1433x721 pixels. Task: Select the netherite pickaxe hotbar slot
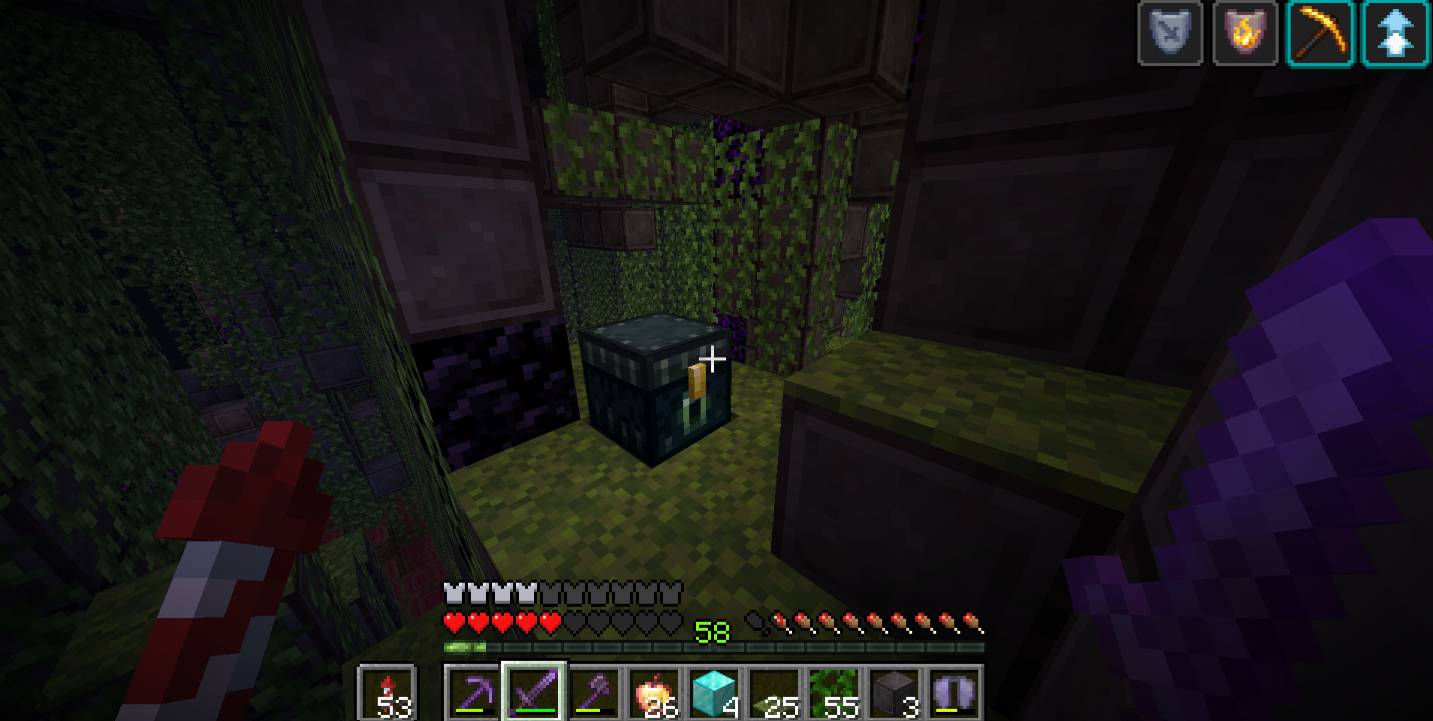coord(470,691)
